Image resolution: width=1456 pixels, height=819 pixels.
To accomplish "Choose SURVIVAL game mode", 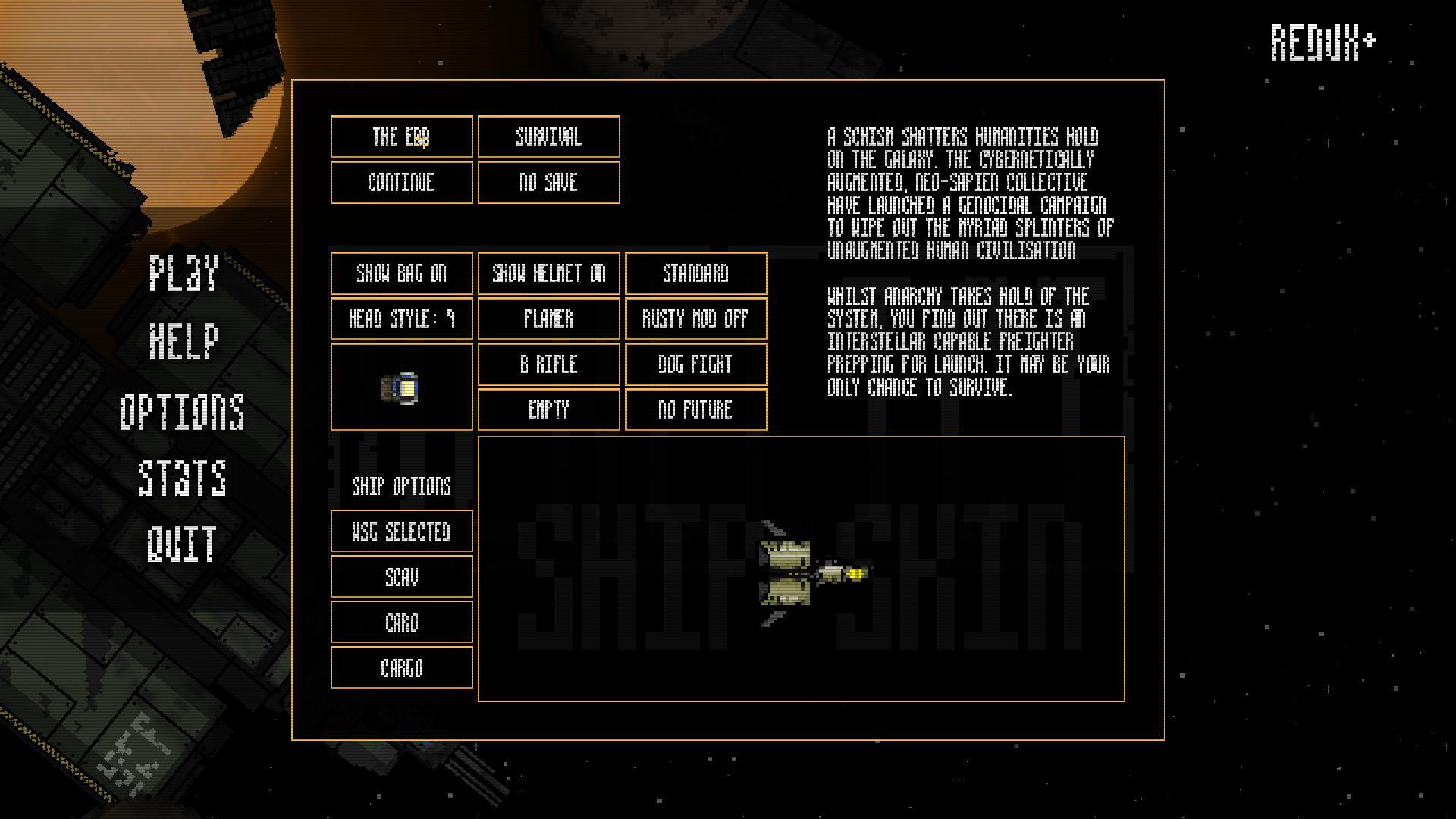I will coord(548,137).
